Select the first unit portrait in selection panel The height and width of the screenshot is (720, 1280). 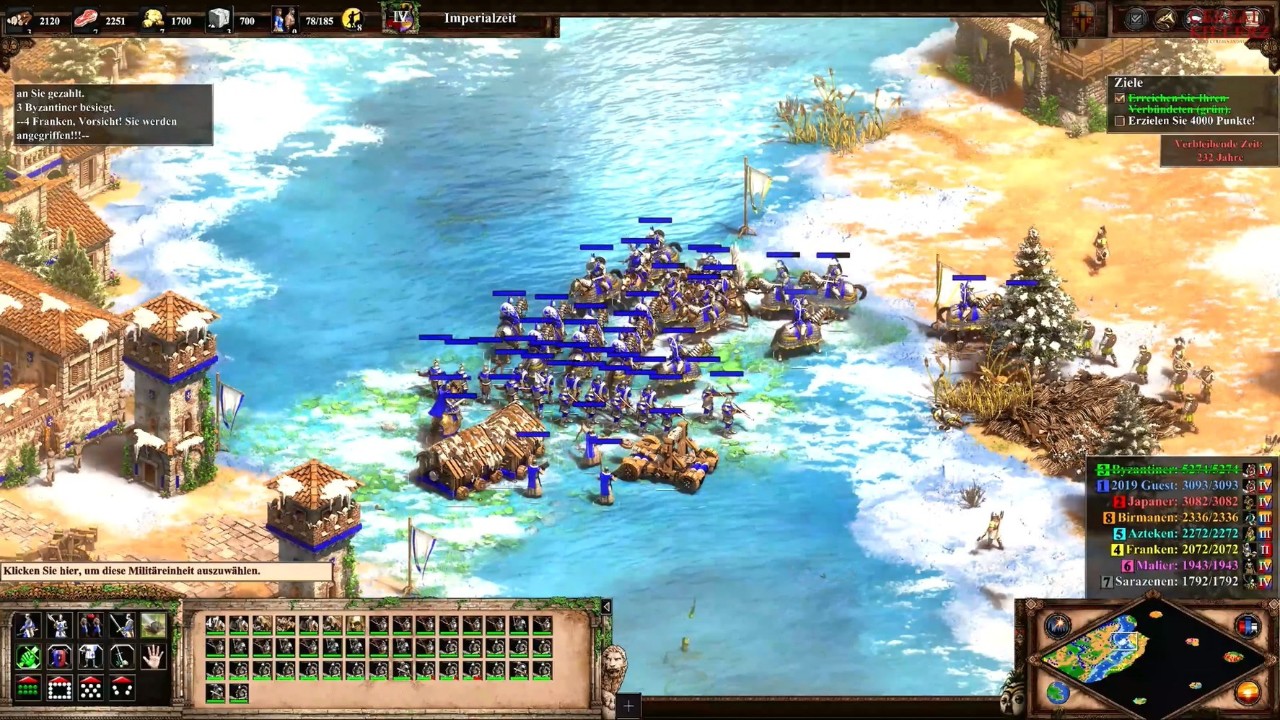click(x=215, y=625)
